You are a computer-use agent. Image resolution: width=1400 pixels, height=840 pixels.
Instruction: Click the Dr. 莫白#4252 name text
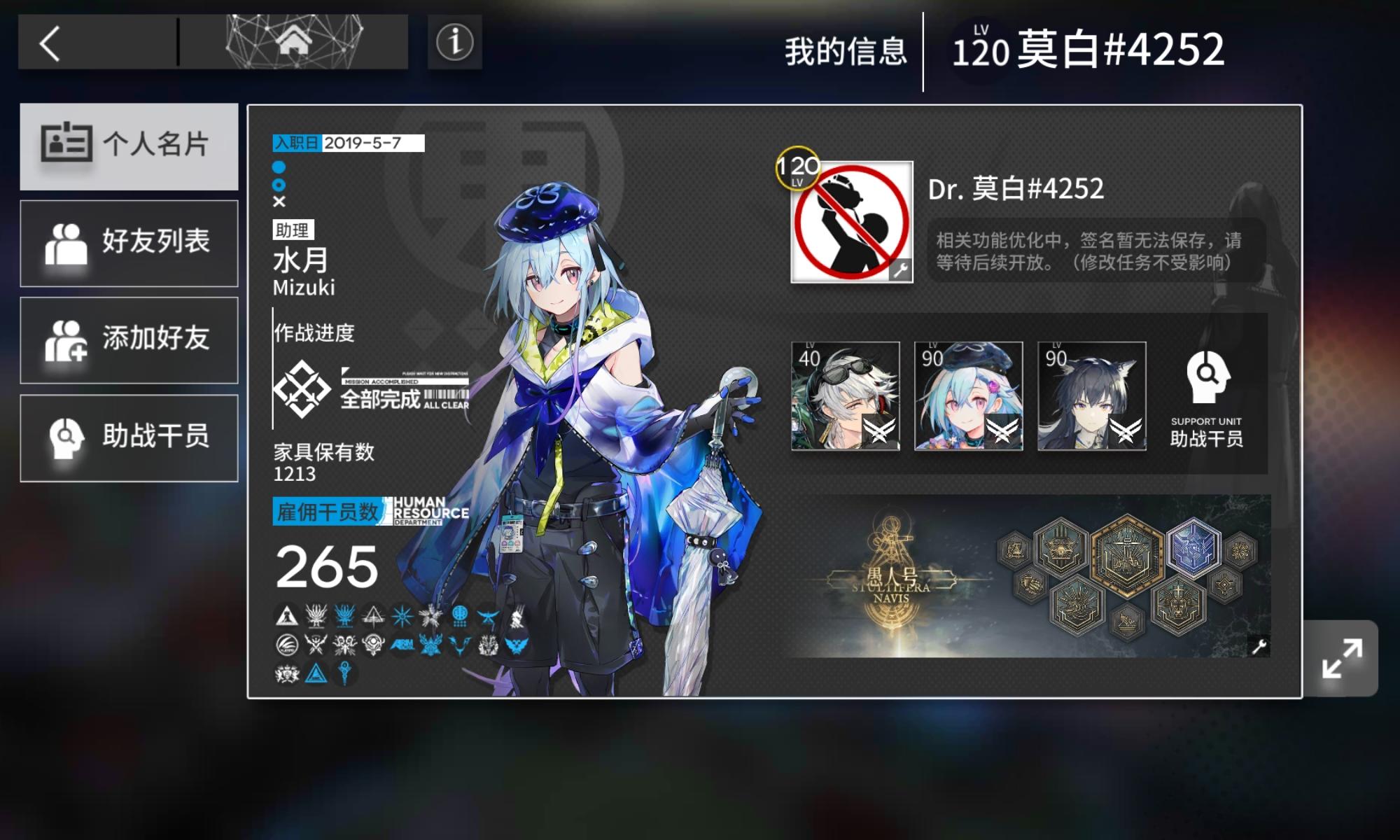click(x=1015, y=188)
